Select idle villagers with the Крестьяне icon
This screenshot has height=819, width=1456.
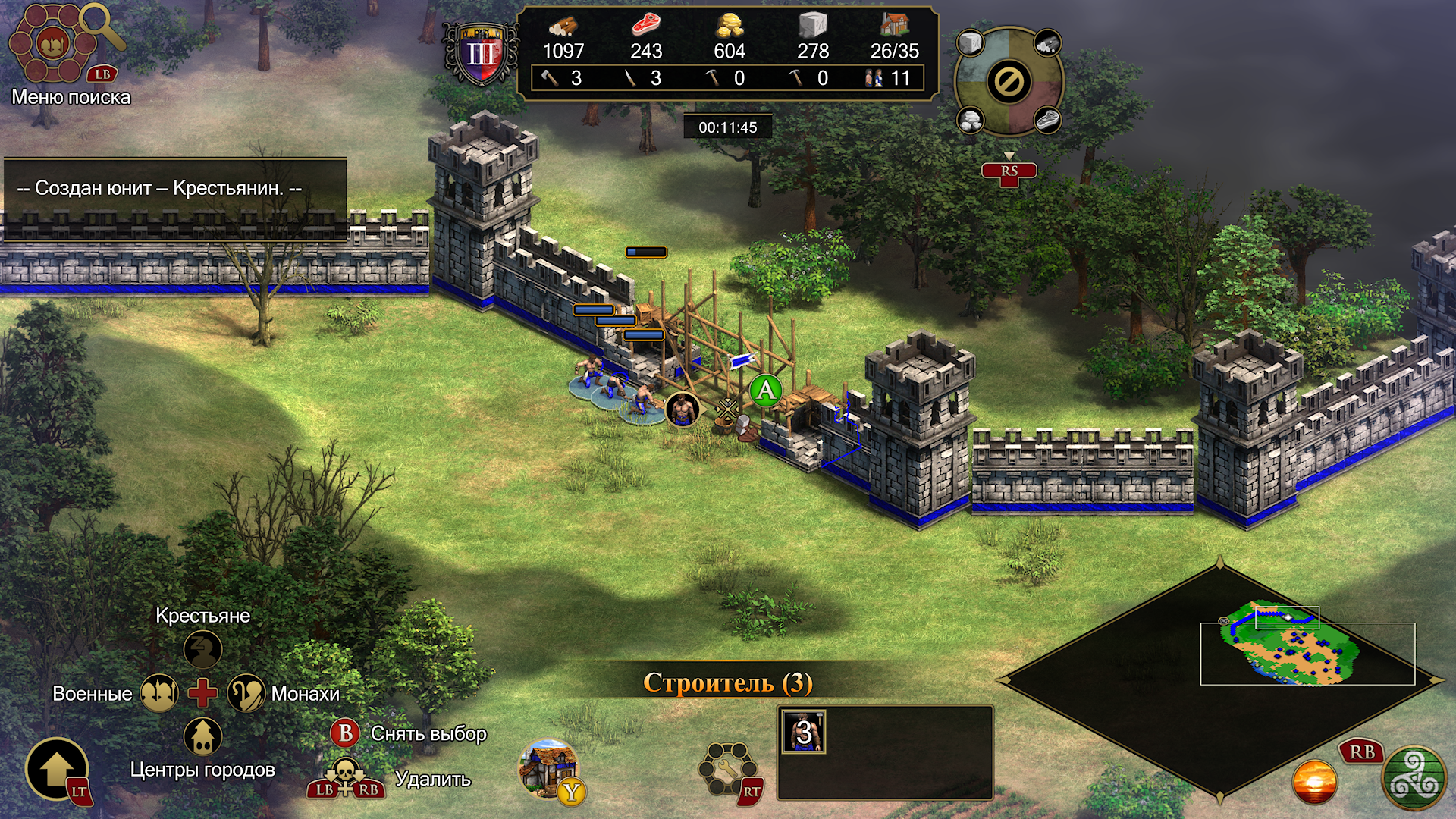click(x=202, y=649)
